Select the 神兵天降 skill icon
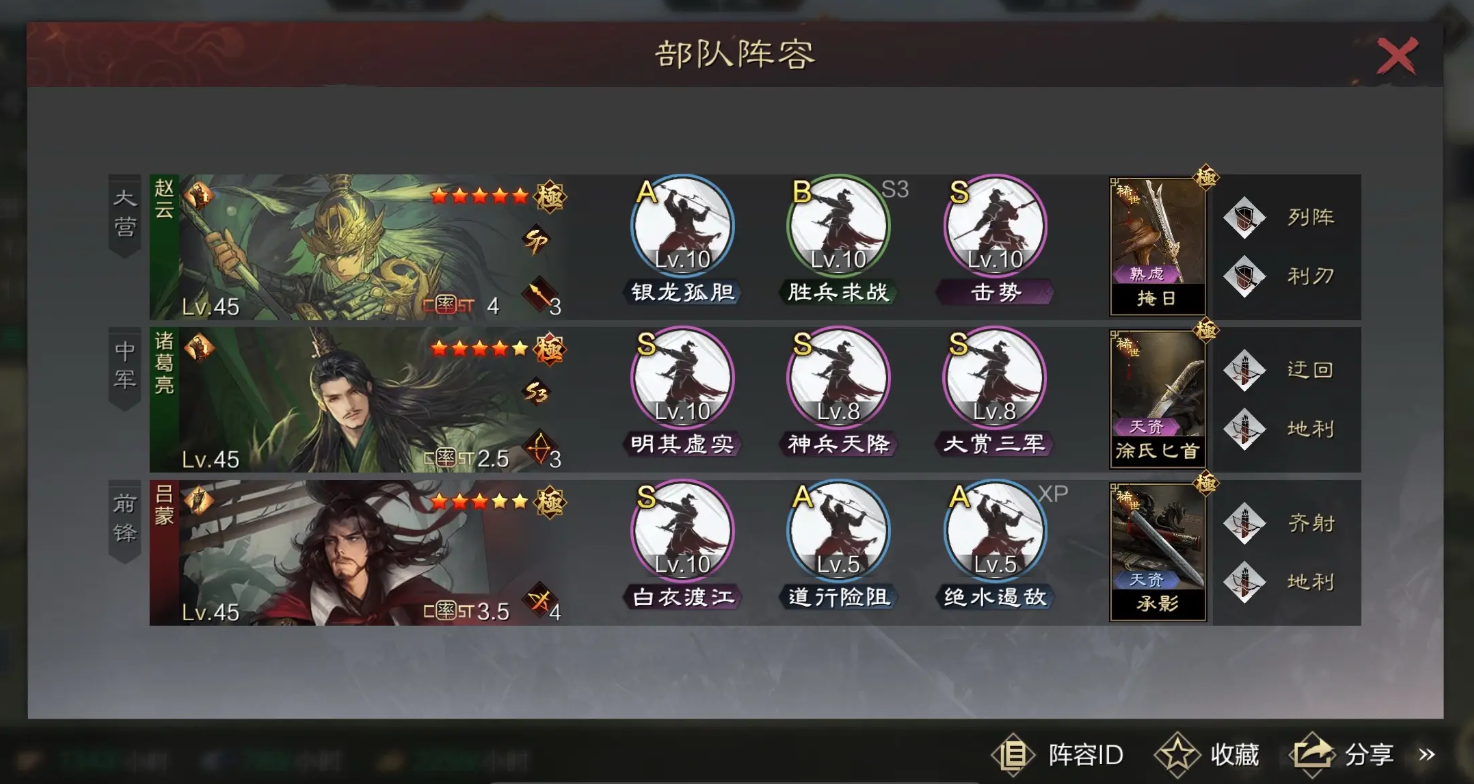Screen dimensions: 1474x784 click(x=838, y=380)
